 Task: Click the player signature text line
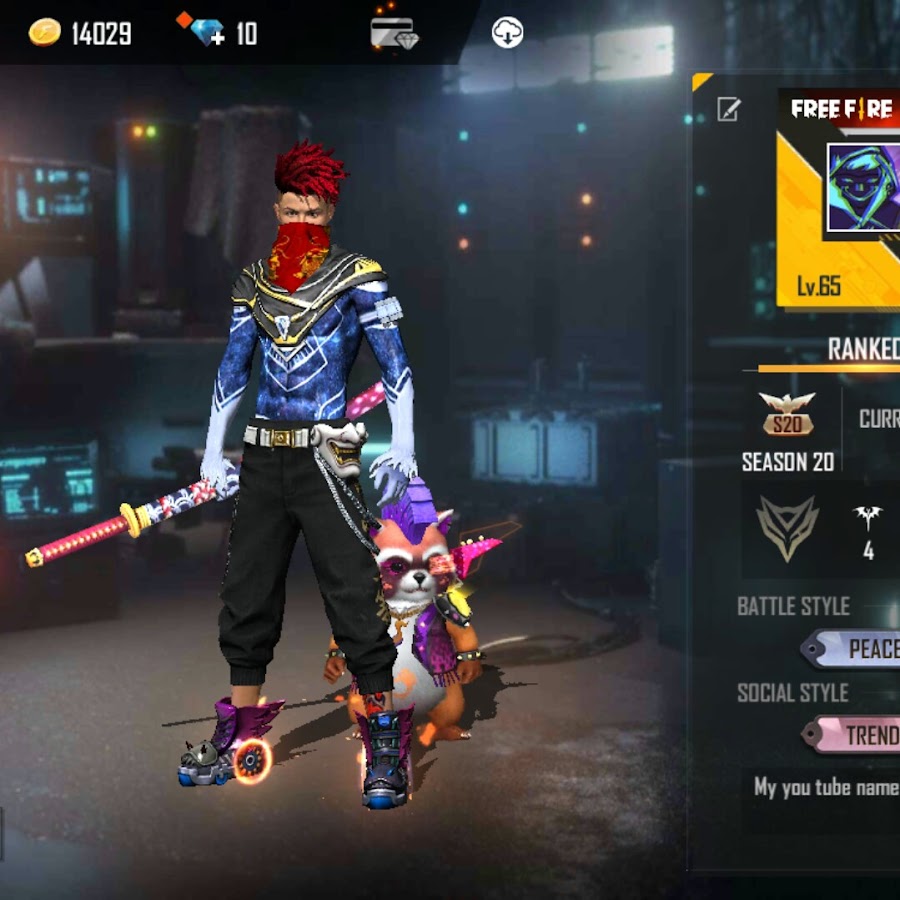tap(827, 788)
